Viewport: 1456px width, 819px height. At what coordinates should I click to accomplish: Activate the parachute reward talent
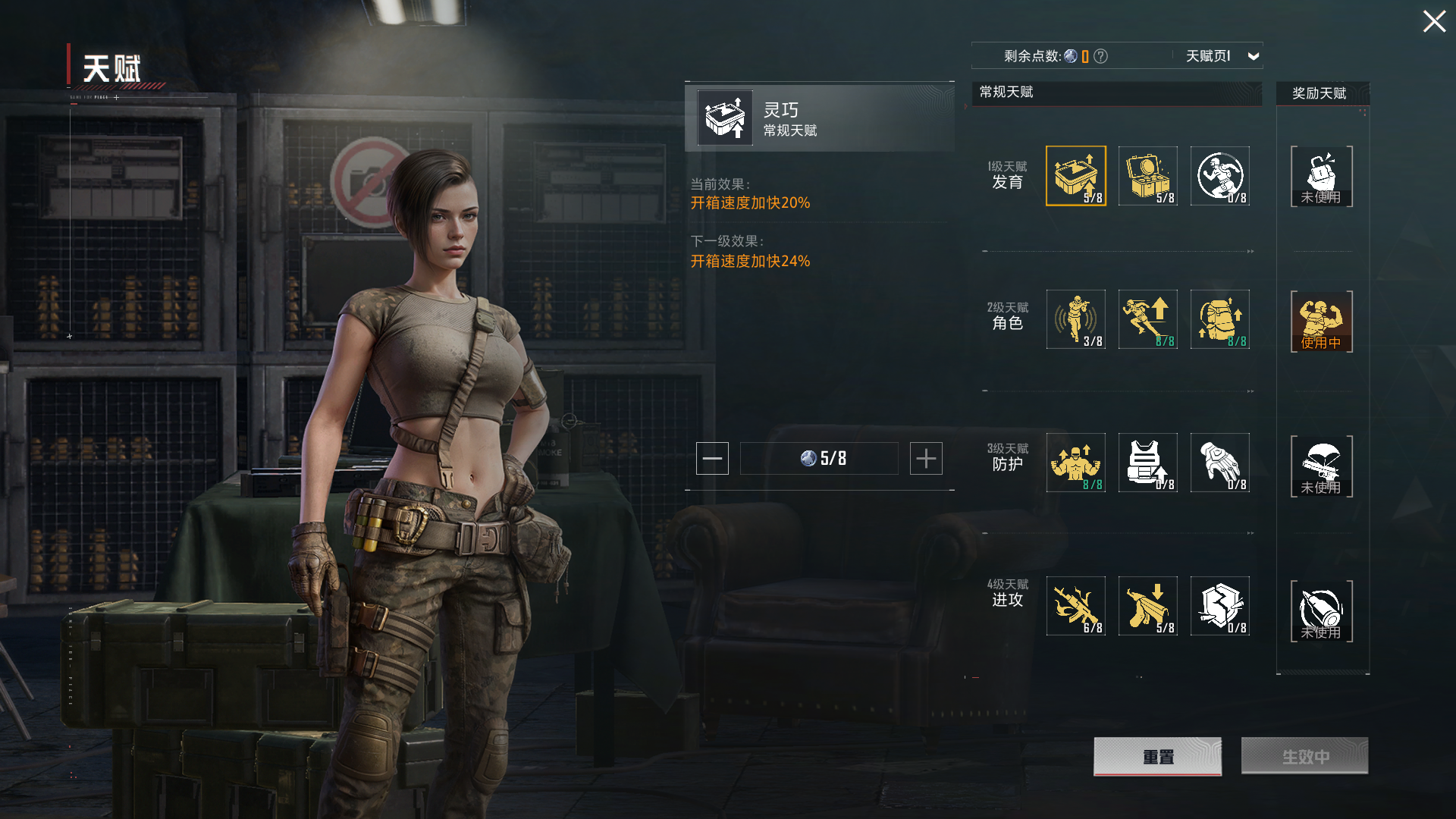click(x=1321, y=466)
